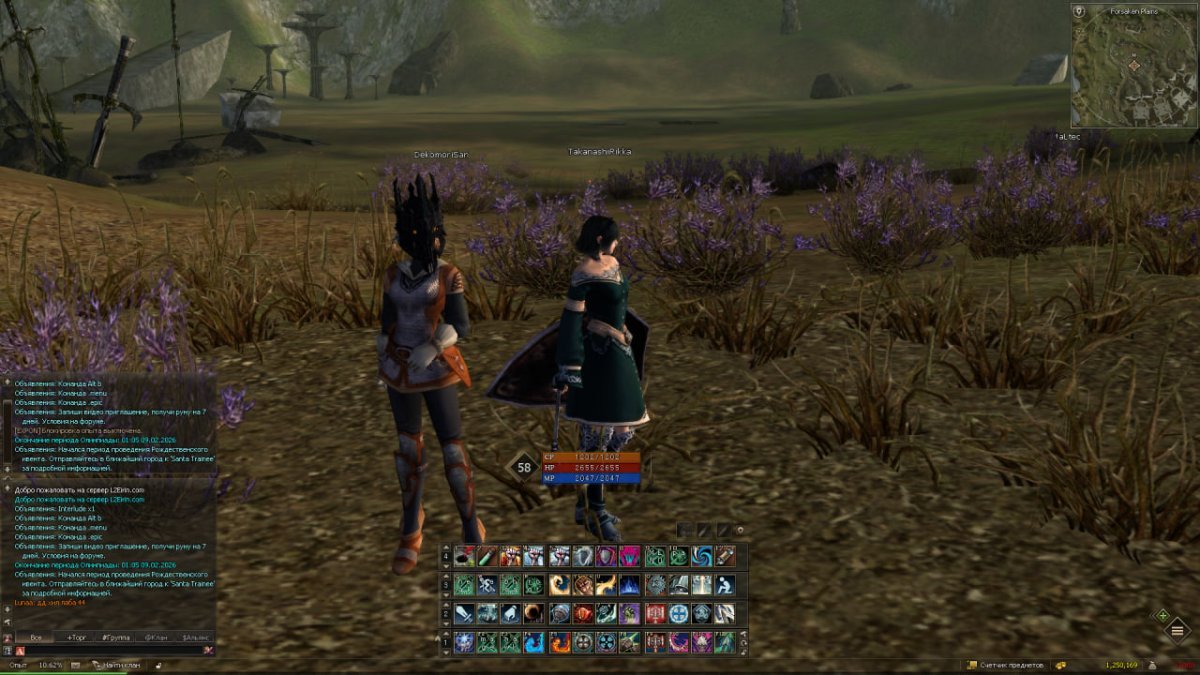
Task: Use the pink crown skill icon
Action: (630, 556)
